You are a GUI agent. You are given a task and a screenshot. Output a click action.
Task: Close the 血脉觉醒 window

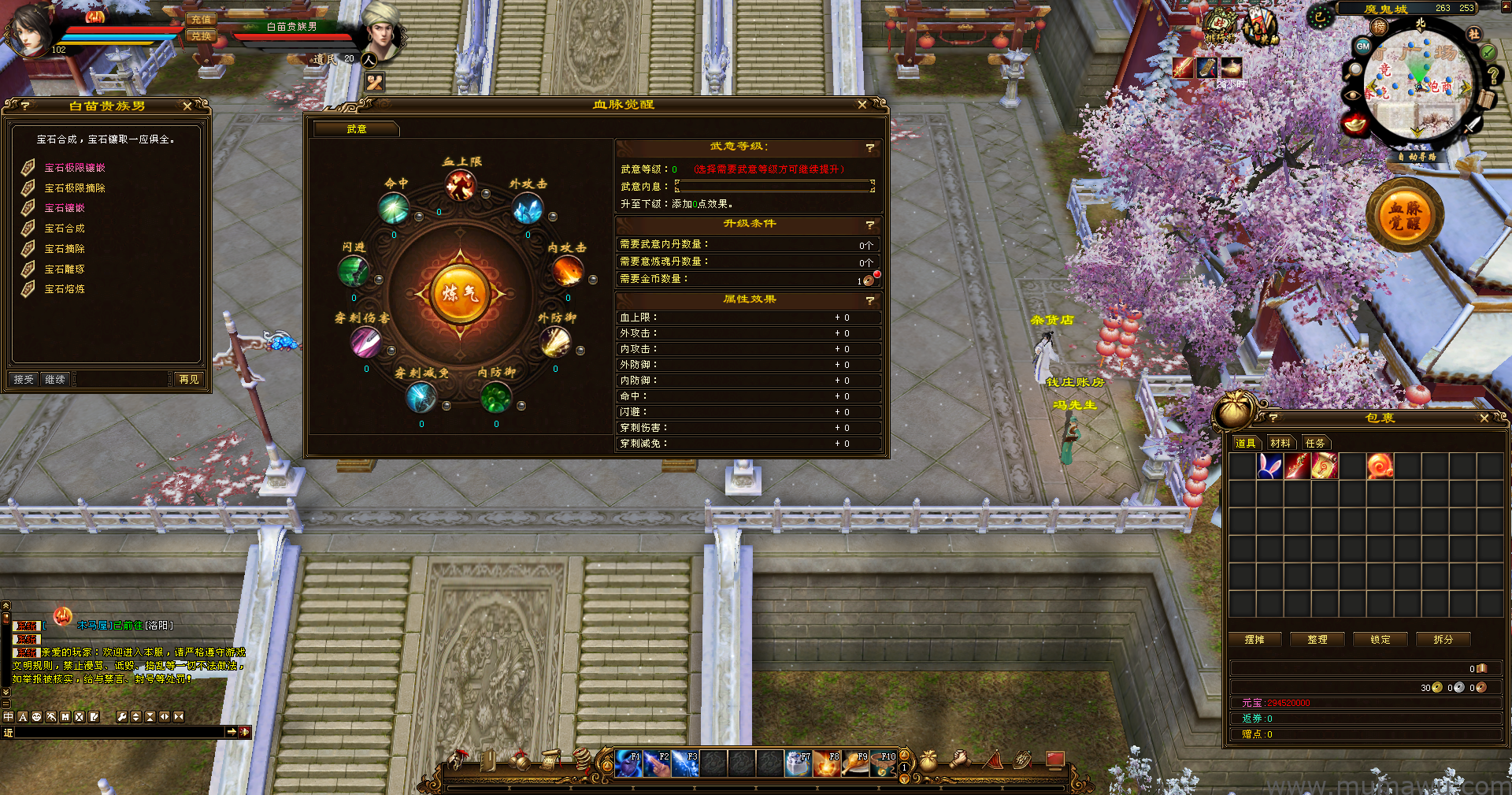862,105
